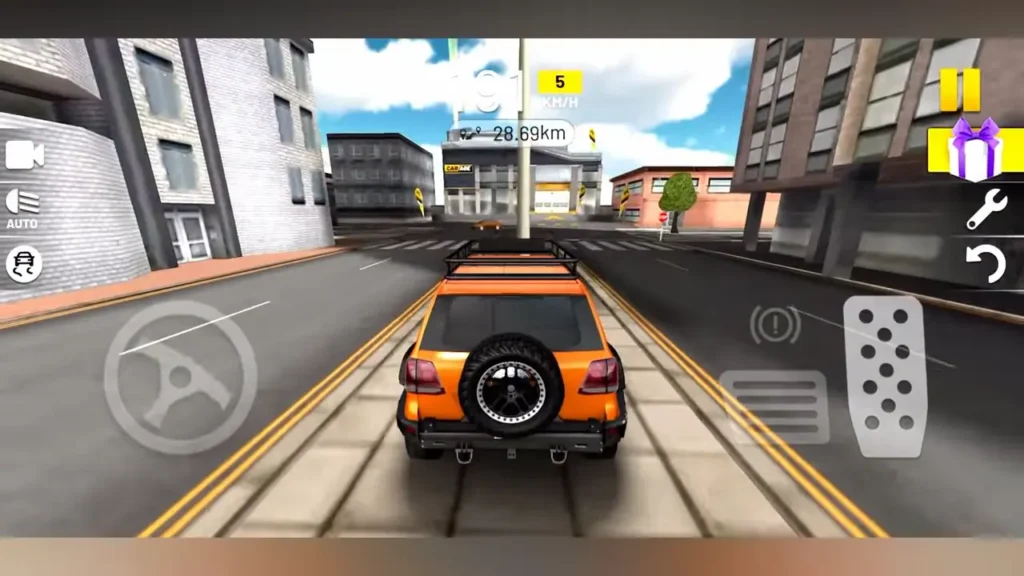
Task: Open the wrench repair settings
Action: click(985, 209)
